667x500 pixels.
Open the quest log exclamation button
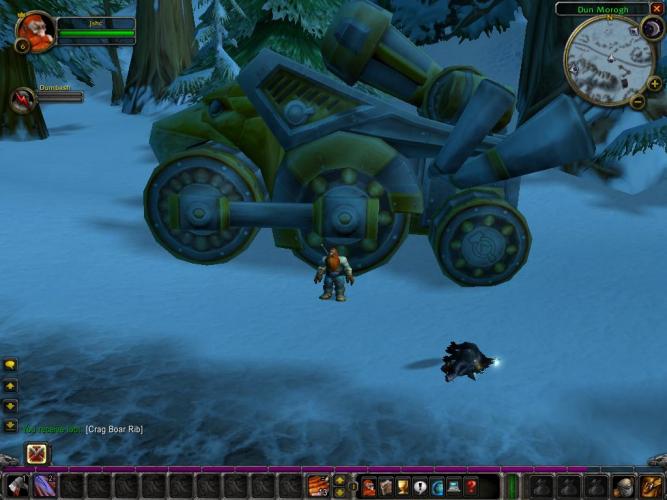420,487
